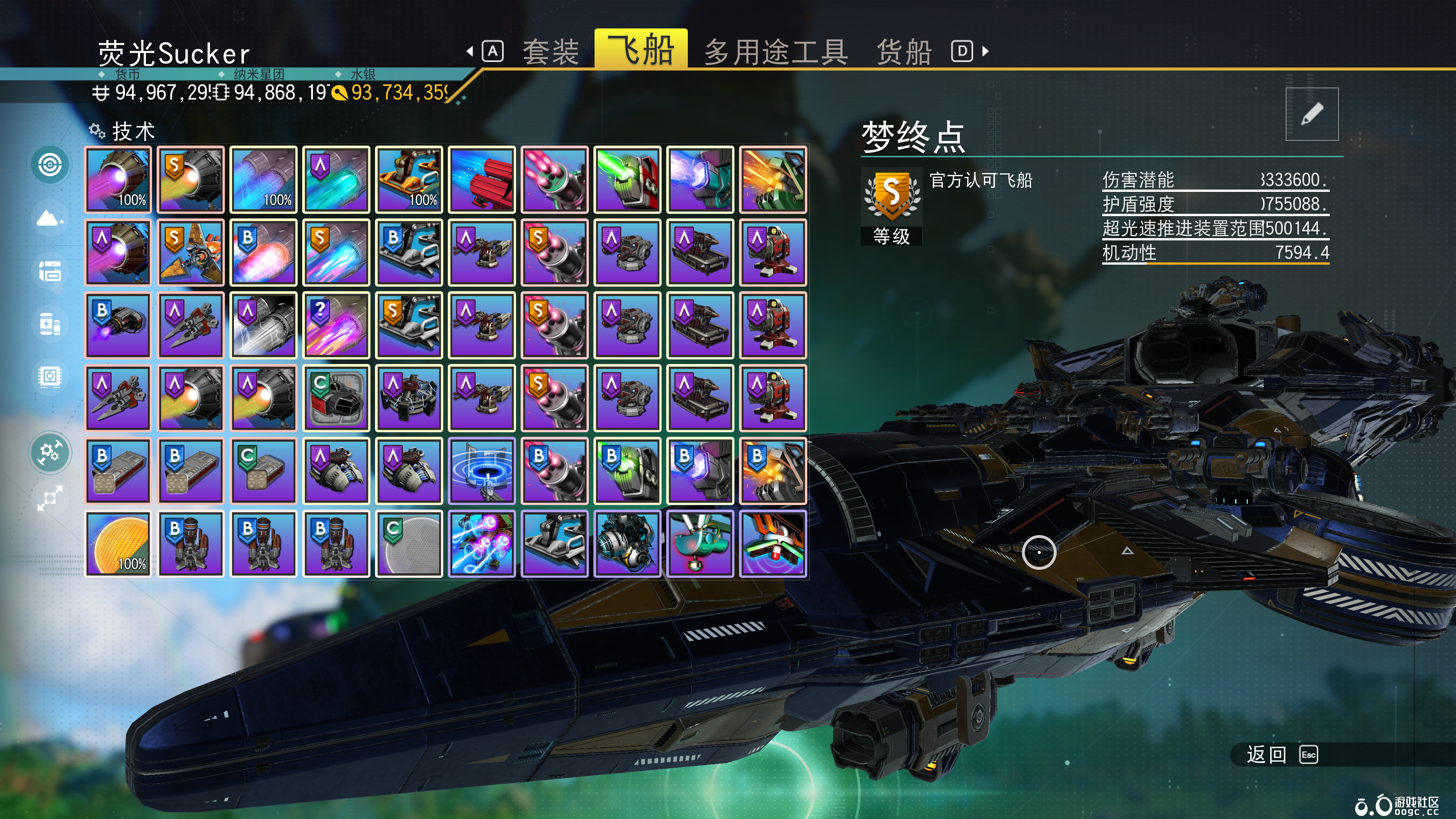Switch to the 套装 (Exosuit) tab
This screenshot has width=1456, height=819.
click(x=550, y=52)
